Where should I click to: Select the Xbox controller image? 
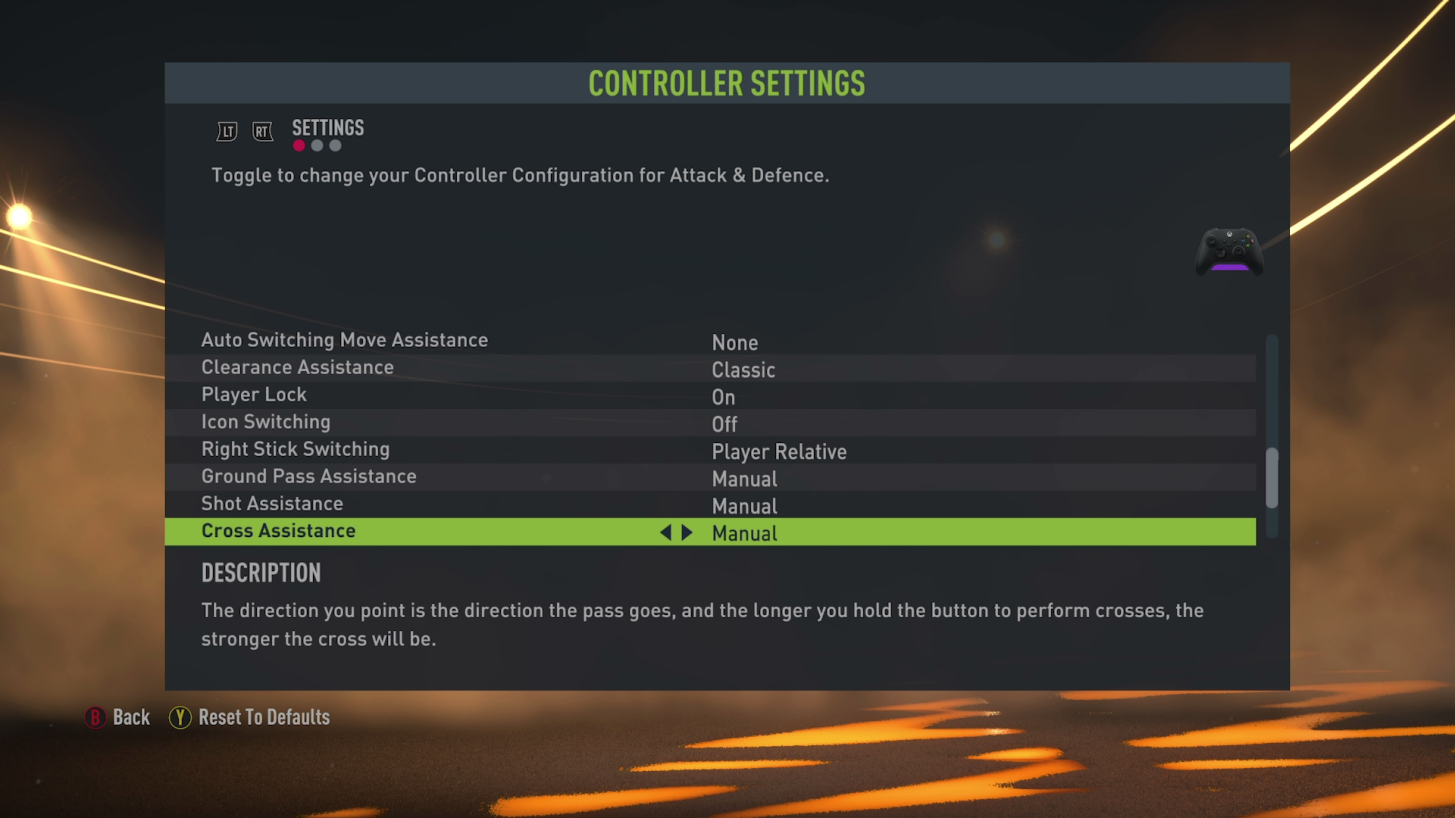point(1228,252)
